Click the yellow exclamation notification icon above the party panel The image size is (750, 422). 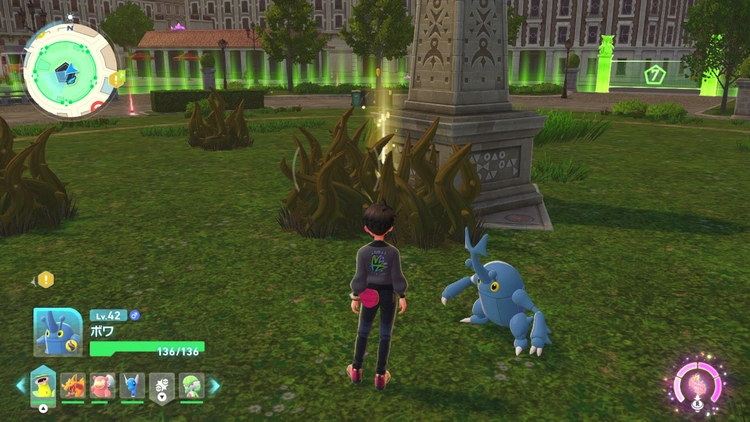point(45,280)
